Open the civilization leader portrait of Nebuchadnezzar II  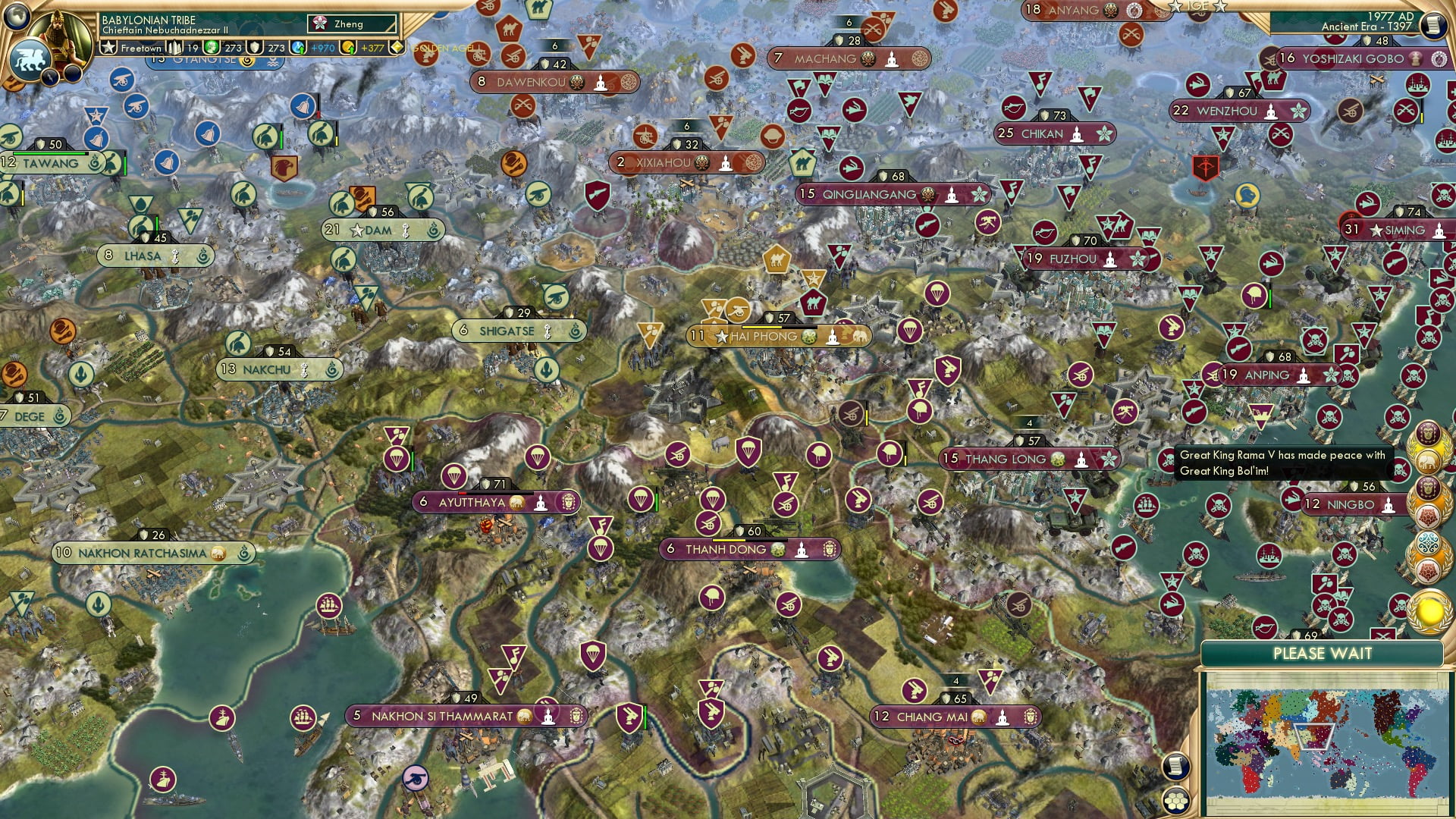(x=59, y=36)
